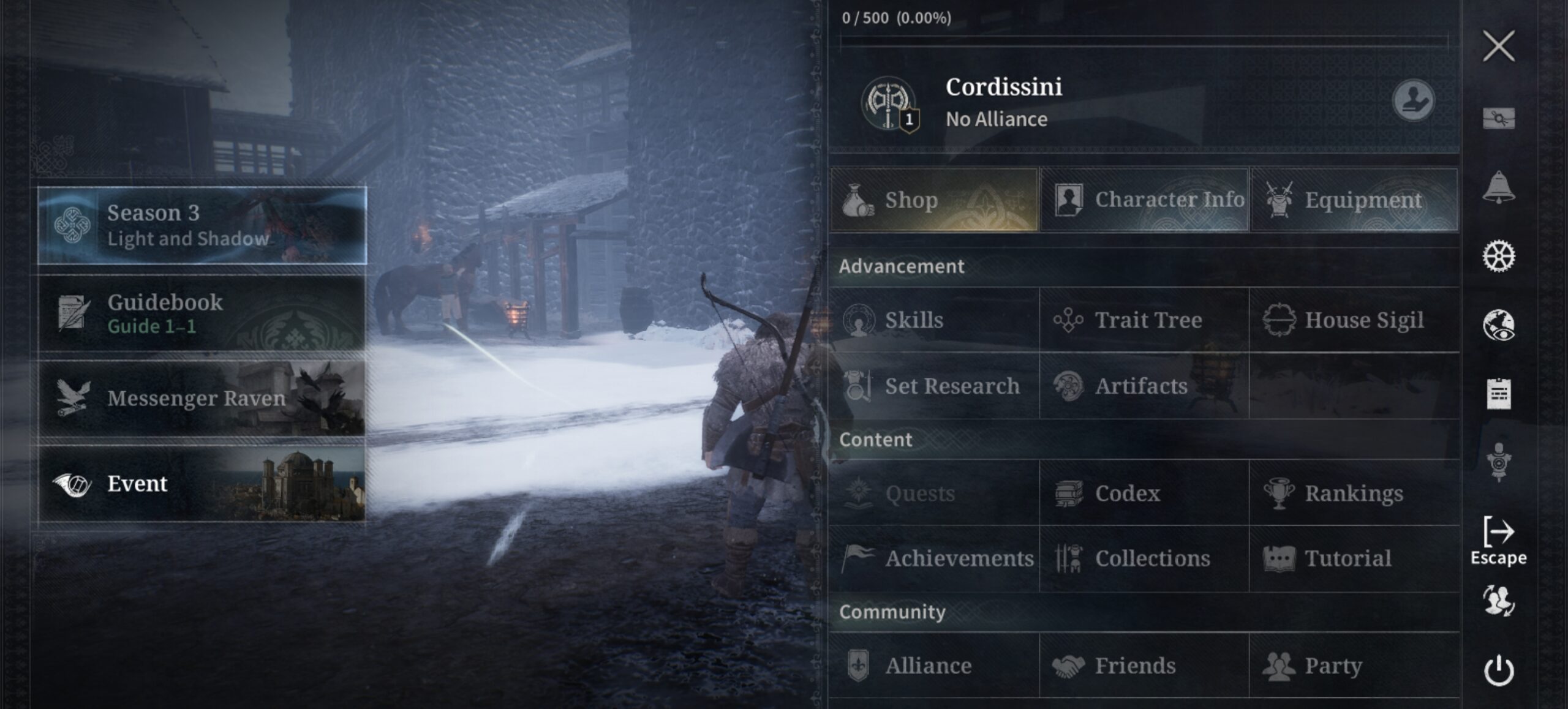The image size is (1568, 709).
Task: Open Messenger Raven
Action: tap(202, 399)
